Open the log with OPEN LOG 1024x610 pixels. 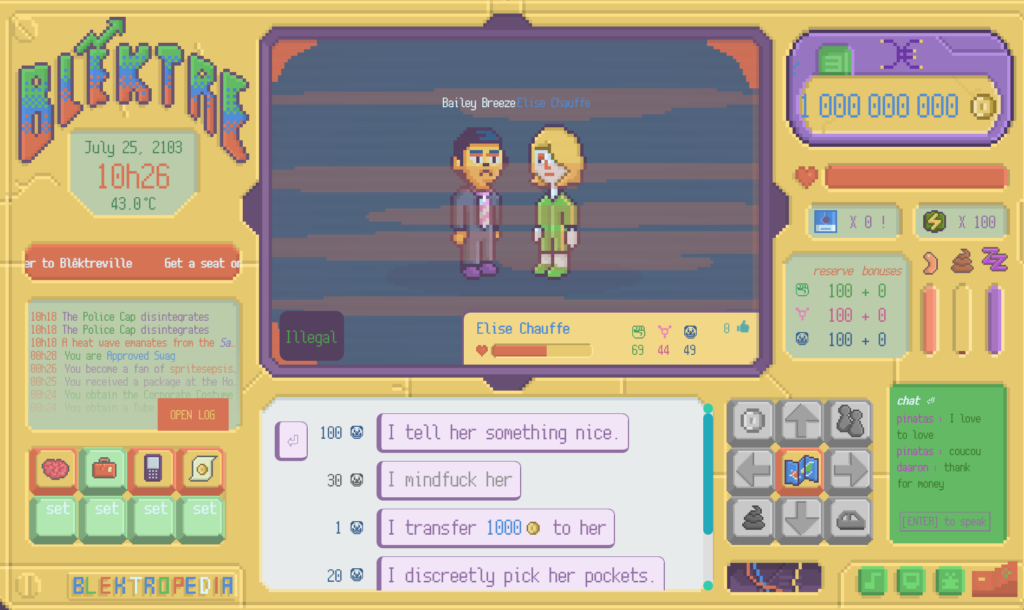[x=193, y=415]
